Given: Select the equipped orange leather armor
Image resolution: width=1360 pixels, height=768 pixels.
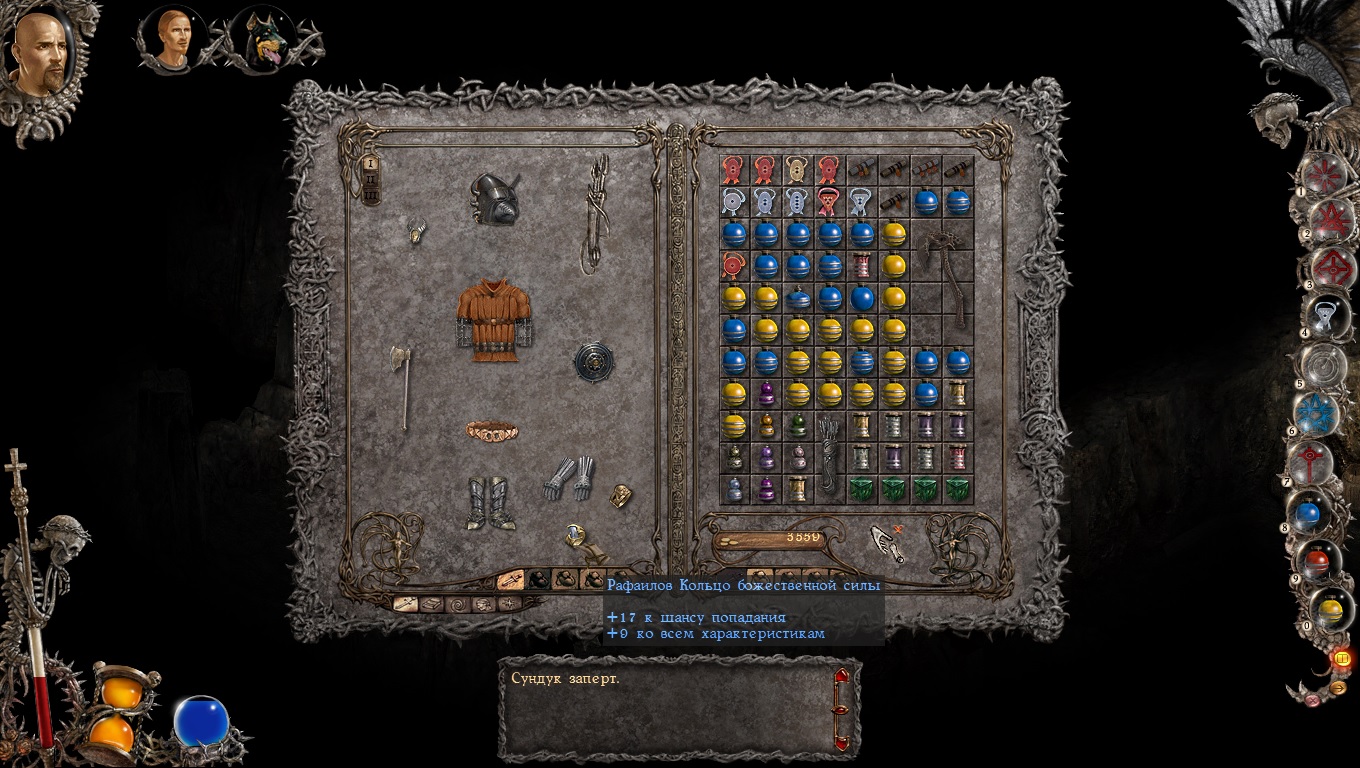Looking at the screenshot, I should coord(493,319).
